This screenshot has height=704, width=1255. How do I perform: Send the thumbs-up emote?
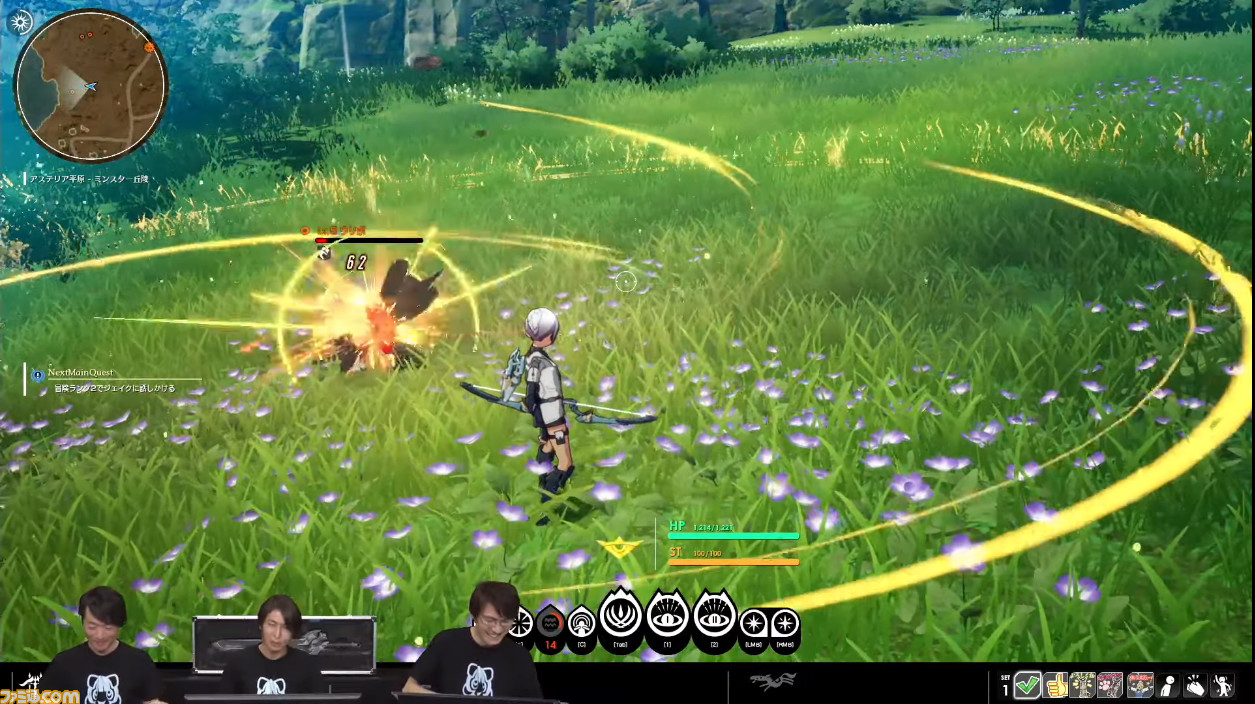[1055, 685]
